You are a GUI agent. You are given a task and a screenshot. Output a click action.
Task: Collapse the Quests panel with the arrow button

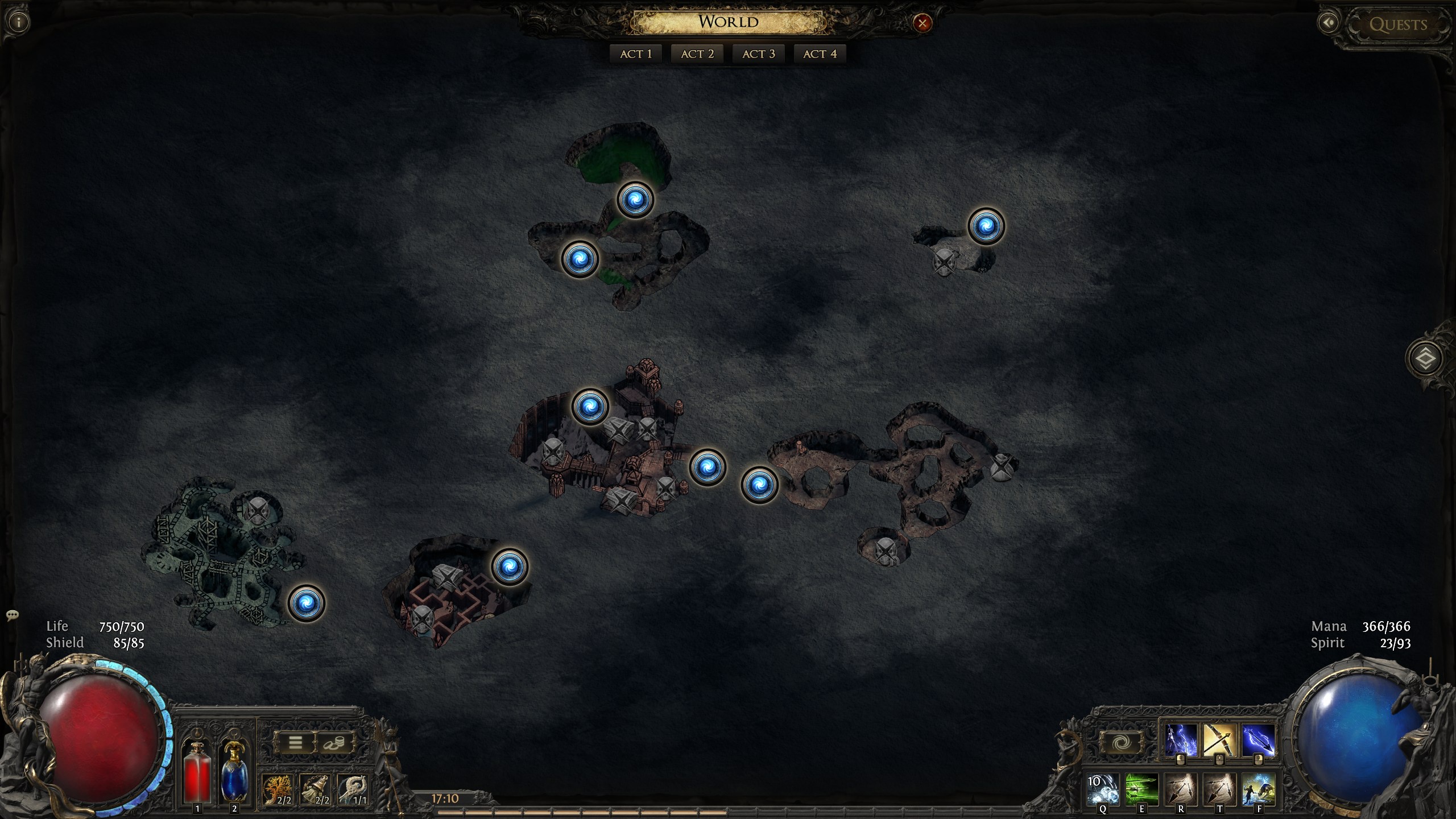[x=1329, y=23]
